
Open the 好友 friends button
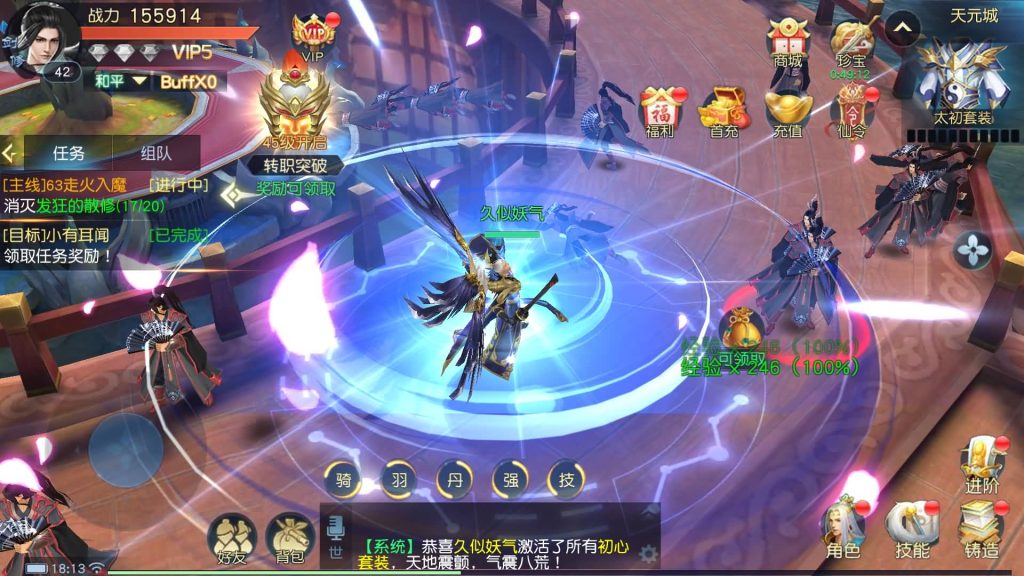tap(231, 541)
